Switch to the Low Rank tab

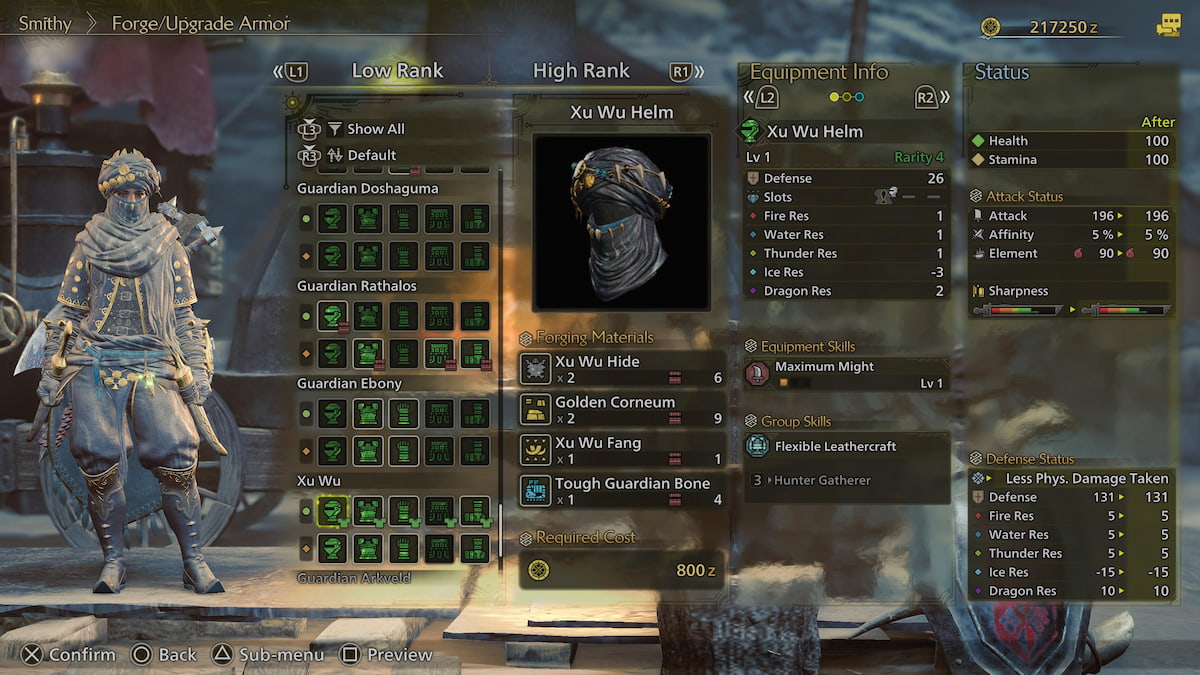(x=397, y=71)
